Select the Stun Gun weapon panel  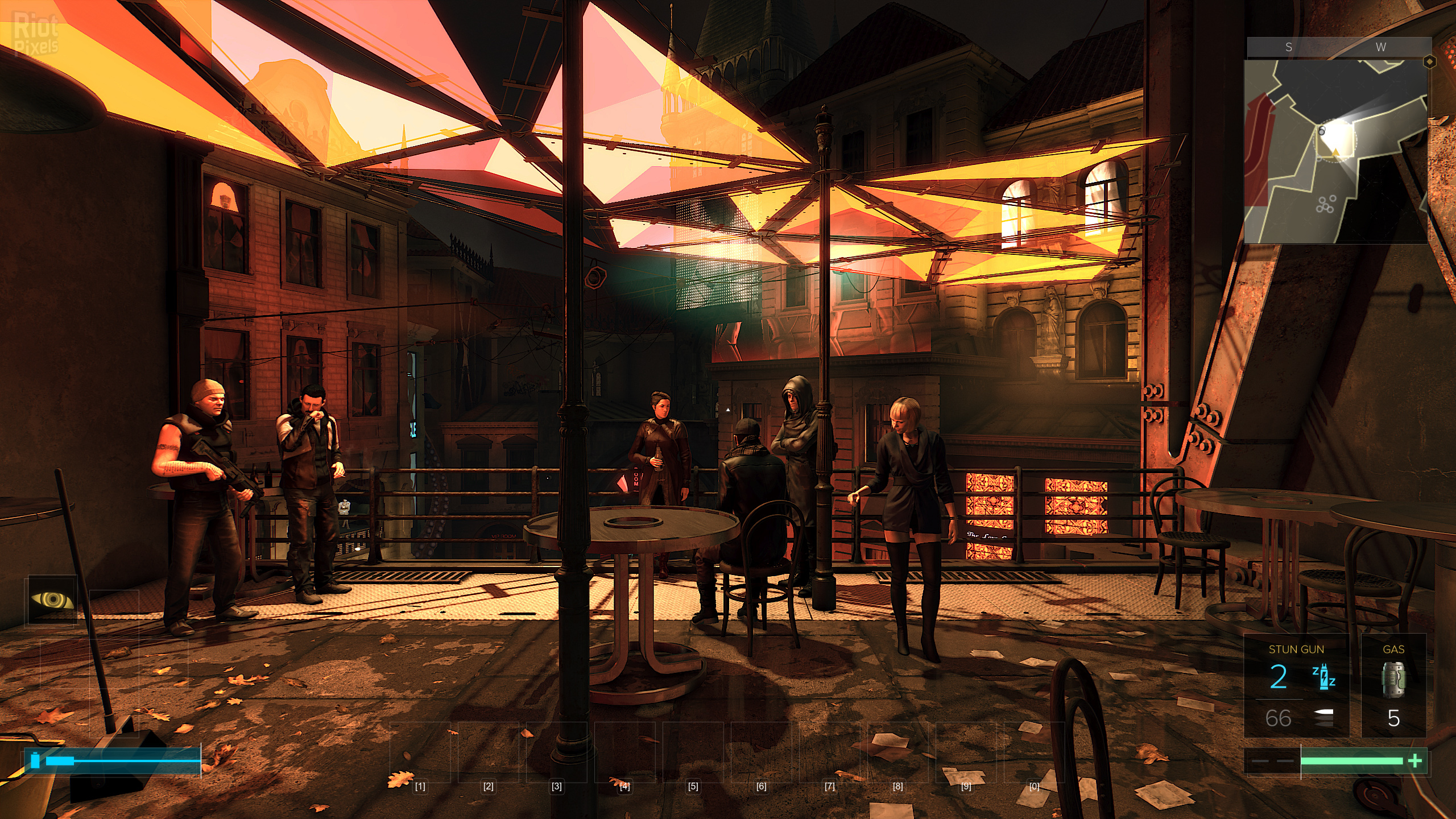click(x=1296, y=685)
